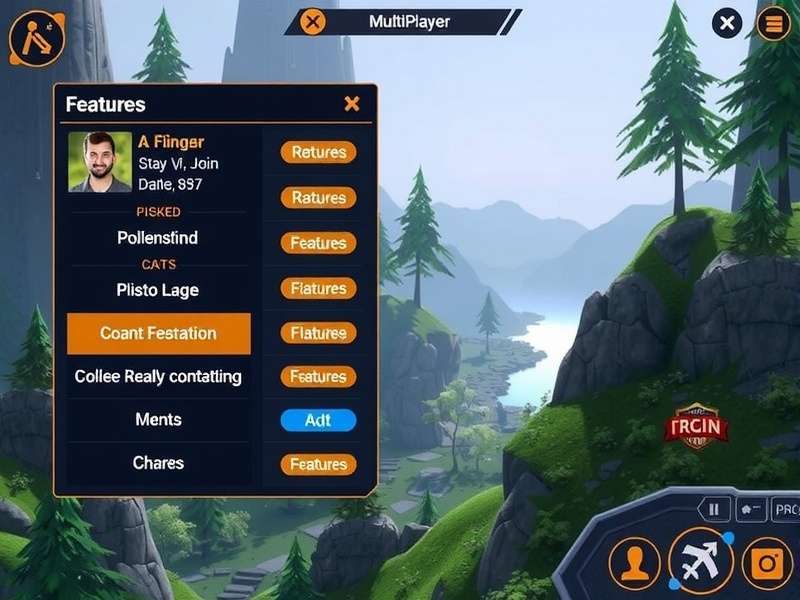800x600 pixels.
Task: Open the hamburger menu icon
Action: tap(773, 22)
